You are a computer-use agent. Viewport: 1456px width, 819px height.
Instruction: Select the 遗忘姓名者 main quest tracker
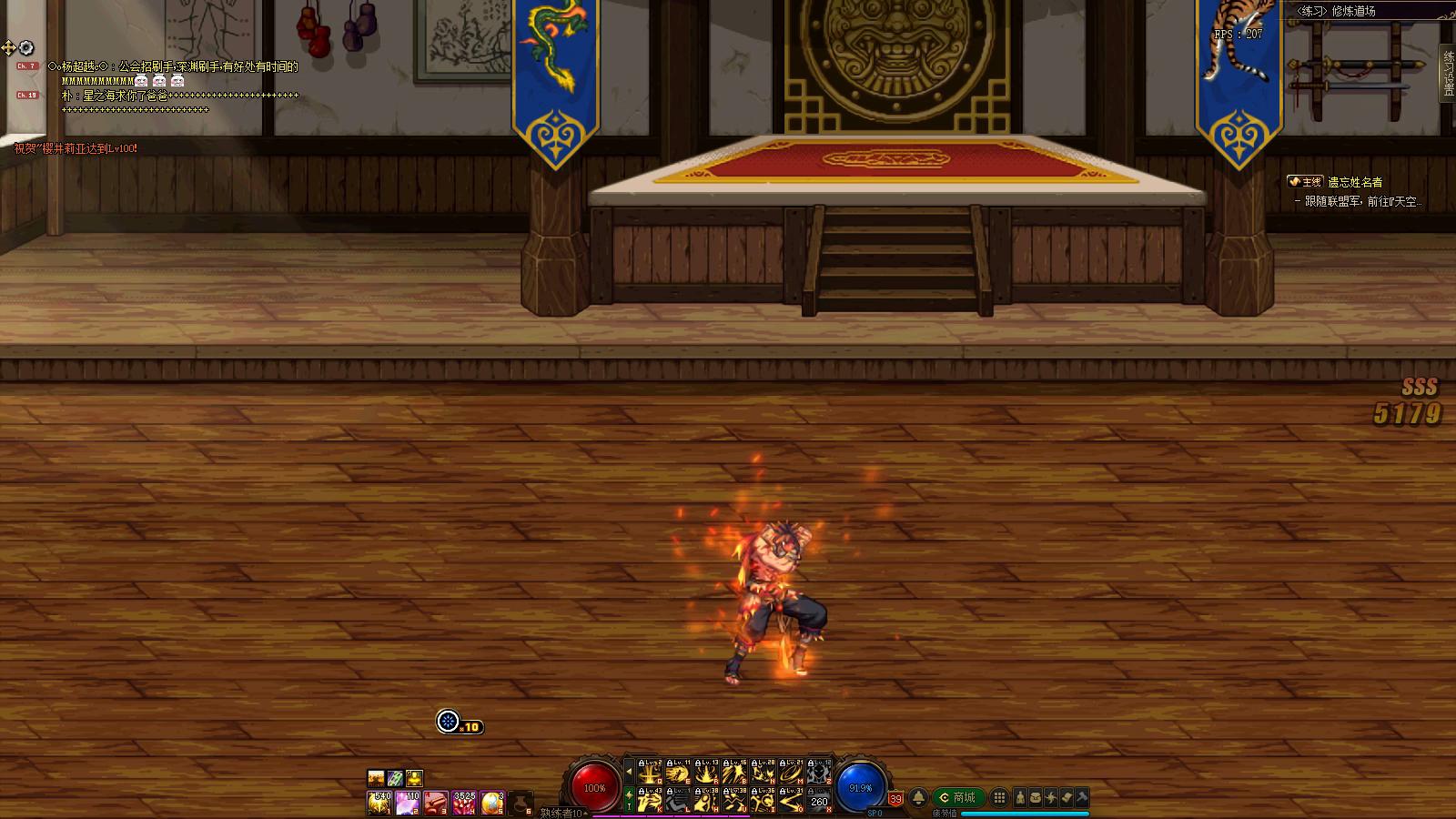pyautogui.click(x=1354, y=182)
